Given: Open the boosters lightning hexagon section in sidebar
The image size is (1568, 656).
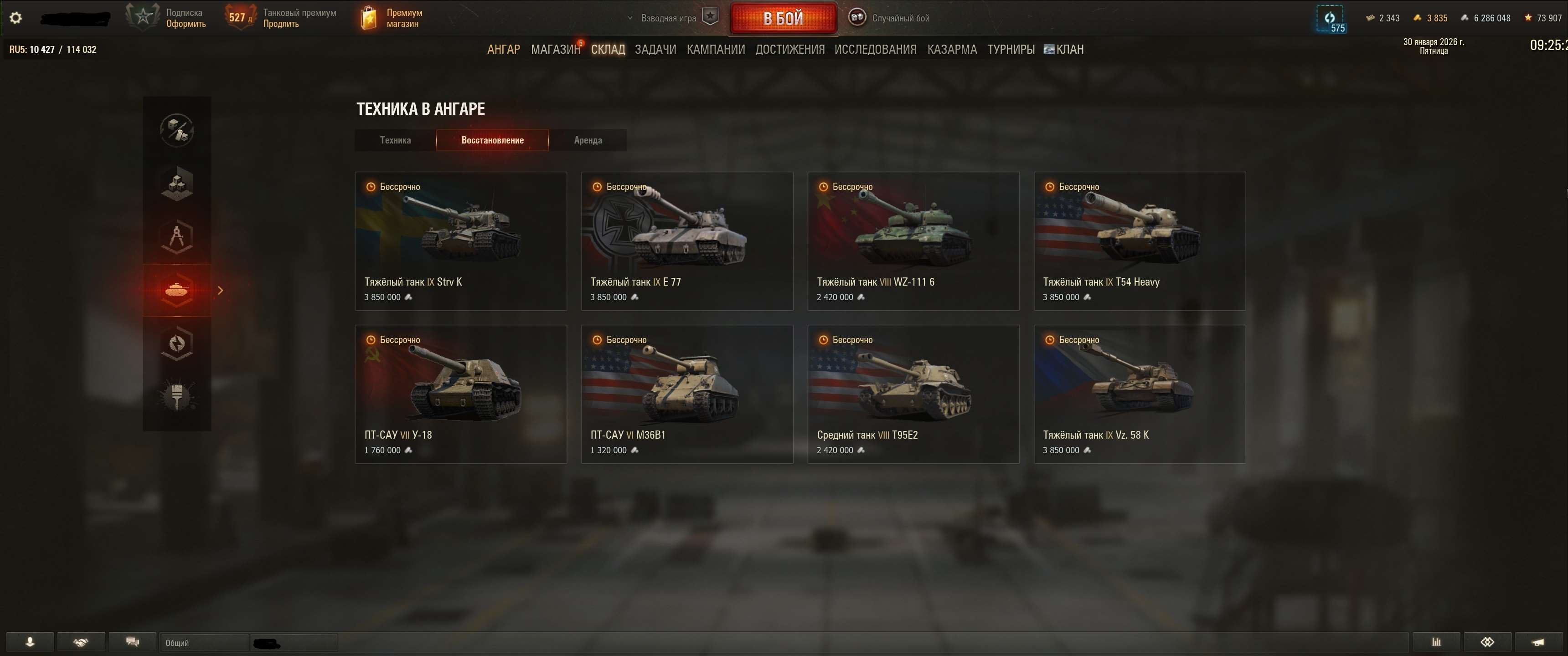Looking at the screenshot, I should (176, 344).
